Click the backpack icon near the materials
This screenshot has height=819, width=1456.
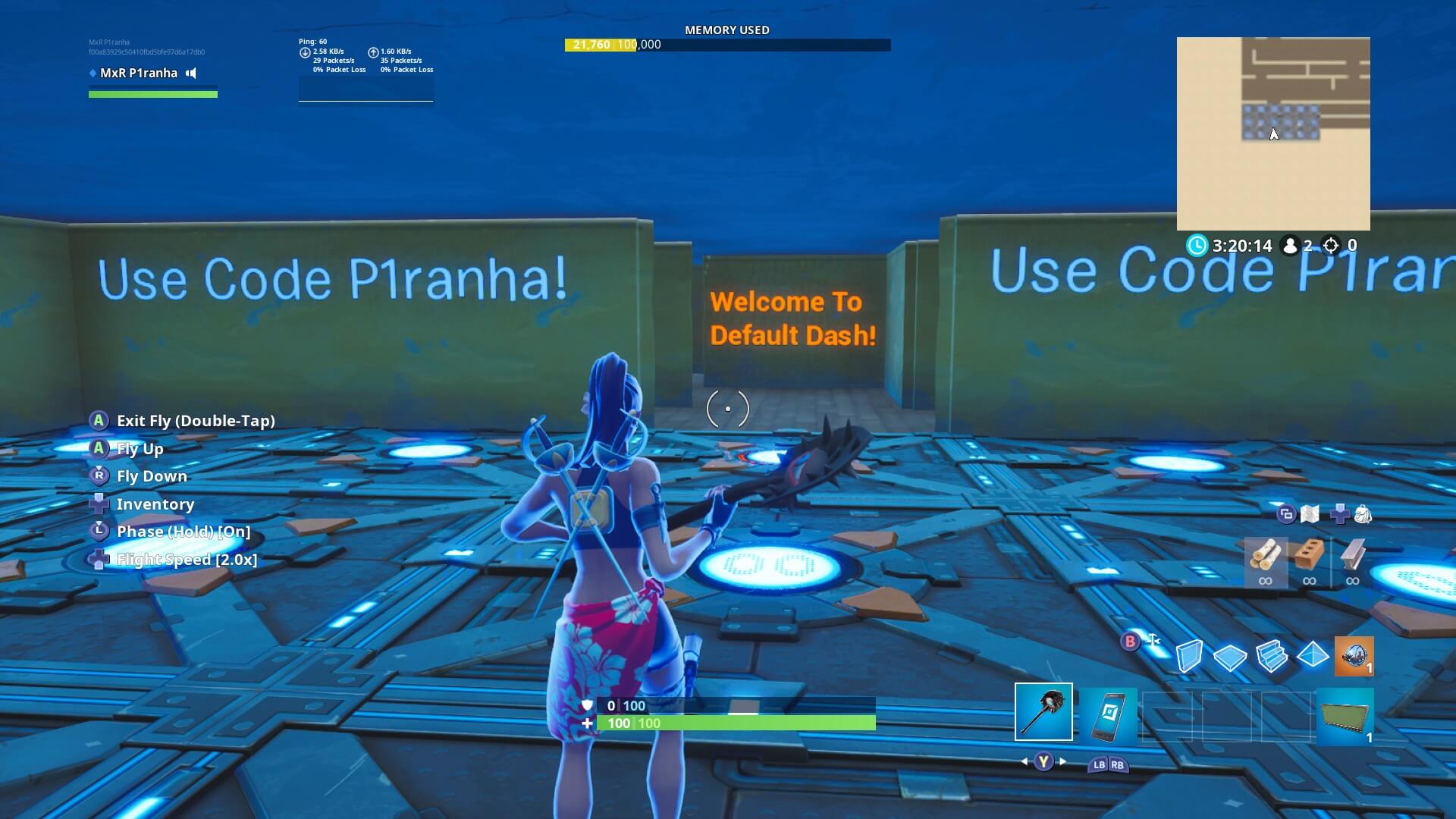point(1363,514)
